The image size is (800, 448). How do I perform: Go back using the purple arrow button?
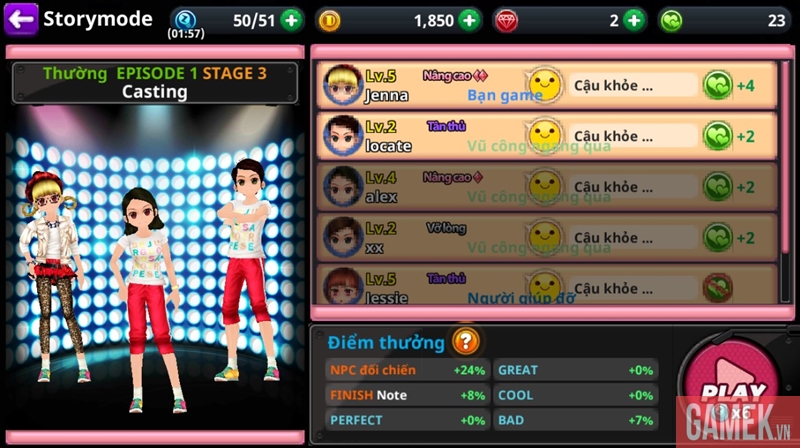coord(21,18)
